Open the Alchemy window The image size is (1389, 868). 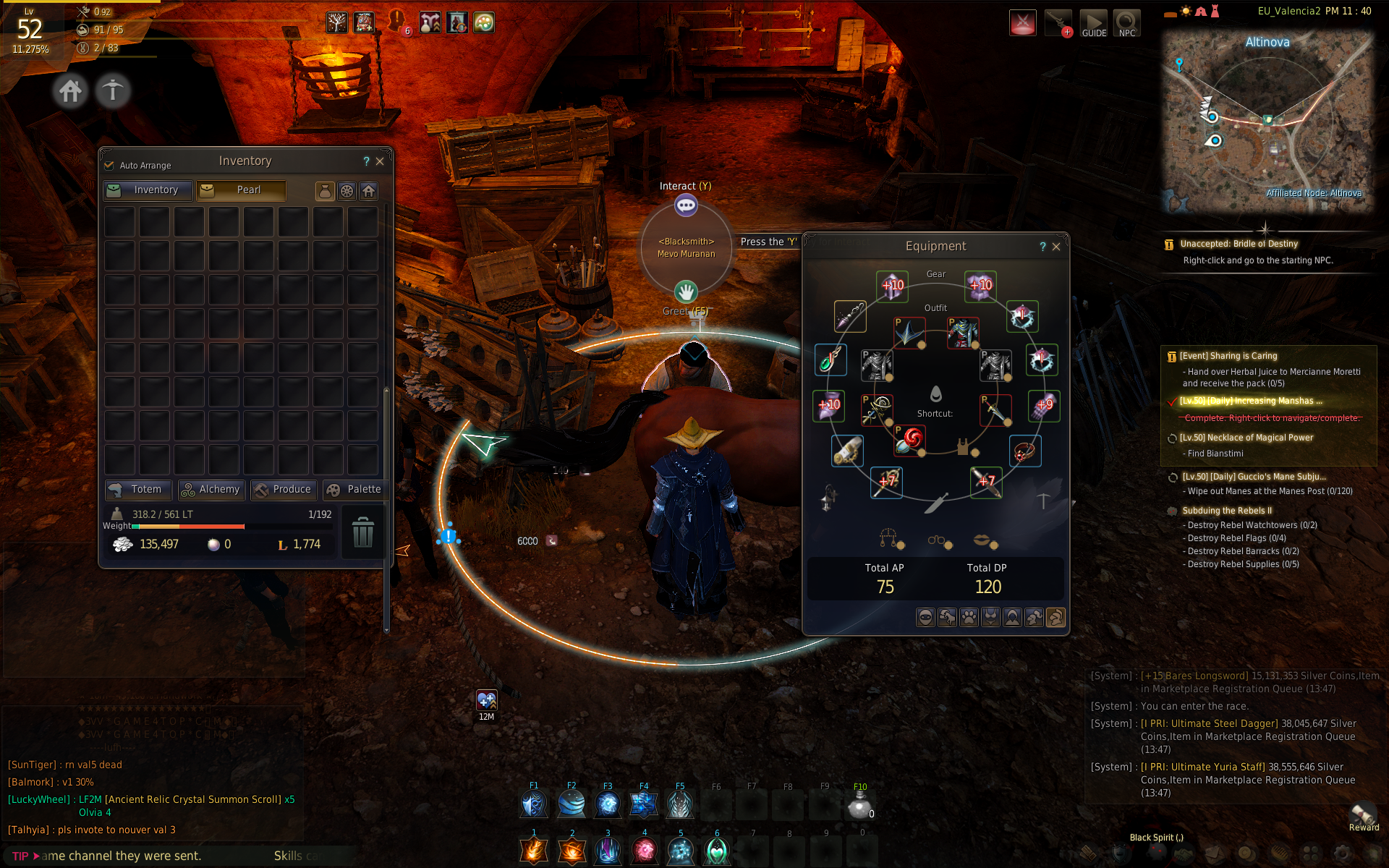[x=211, y=490]
